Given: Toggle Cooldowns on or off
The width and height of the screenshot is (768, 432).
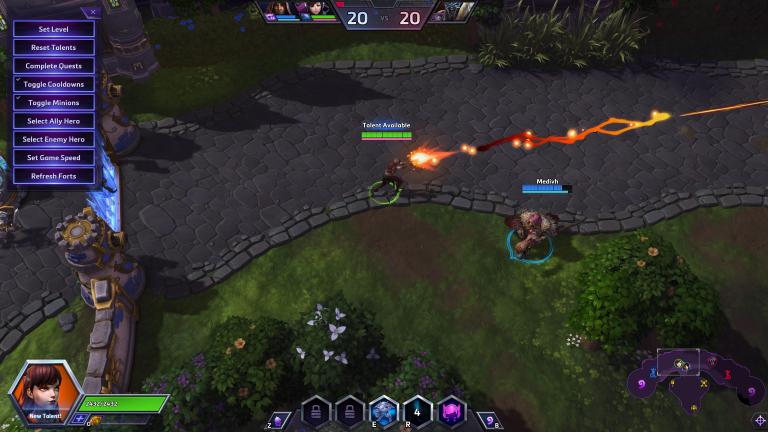Looking at the screenshot, I should pos(54,84).
